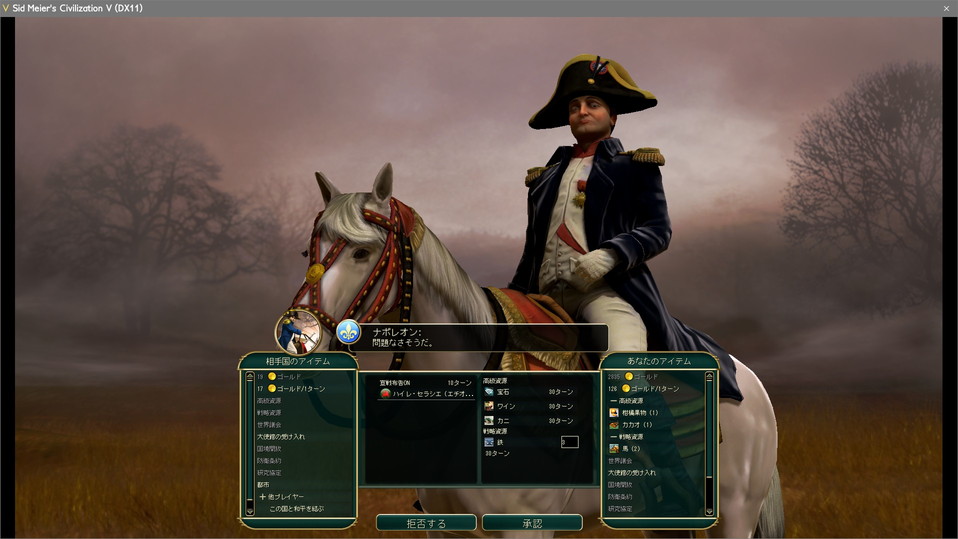Request 都市 (cities) from the opponent's items
This screenshot has height=539, width=958.
coord(264,485)
